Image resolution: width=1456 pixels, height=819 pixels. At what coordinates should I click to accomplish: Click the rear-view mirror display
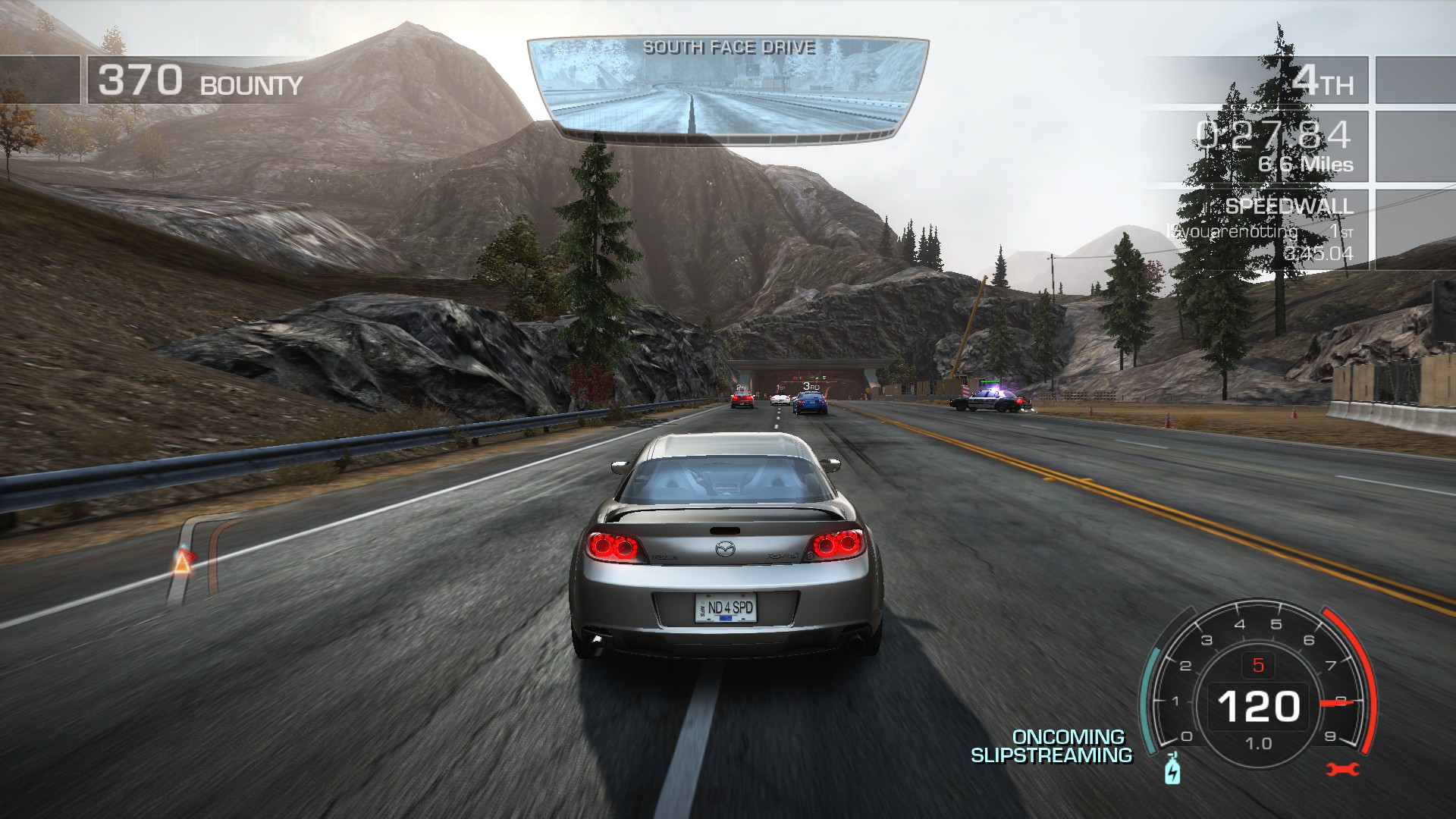point(728,91)
